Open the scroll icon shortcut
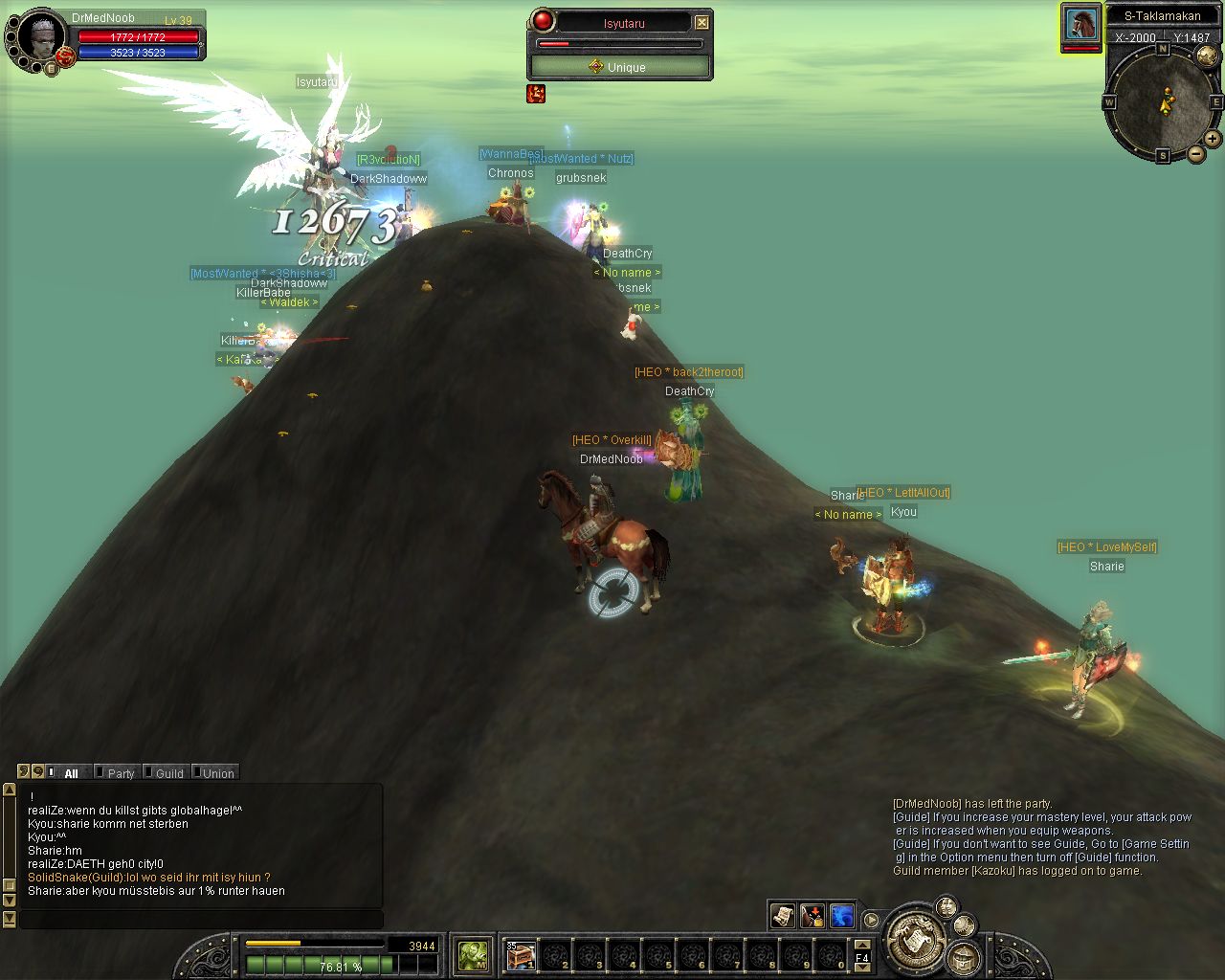1225x980 pixels. click(782, 916)
